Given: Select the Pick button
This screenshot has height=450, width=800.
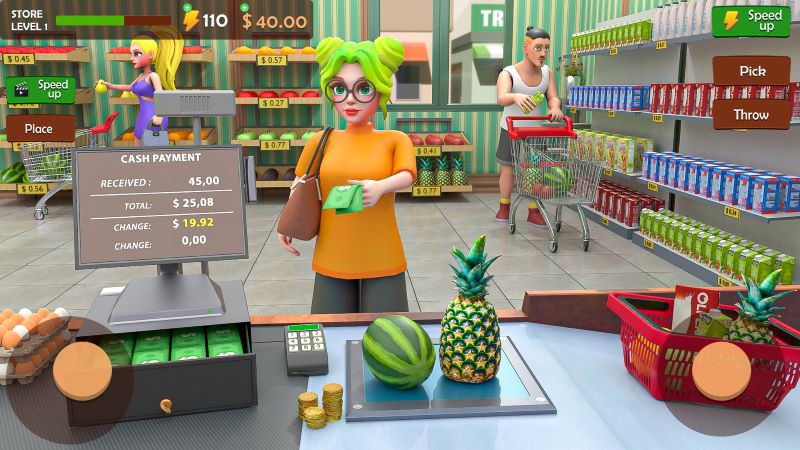Looking at the screenshot, I should click(751, 71).
